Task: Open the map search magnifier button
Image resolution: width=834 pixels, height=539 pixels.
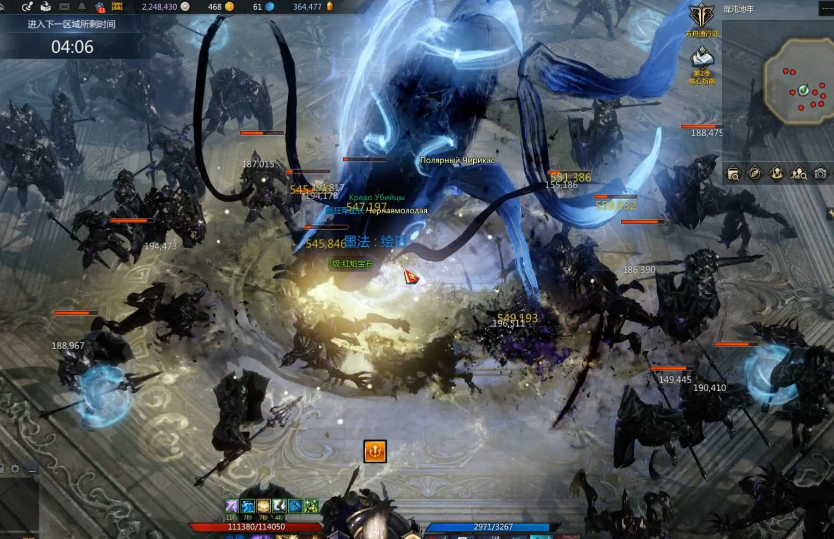Action: [733, 173]
